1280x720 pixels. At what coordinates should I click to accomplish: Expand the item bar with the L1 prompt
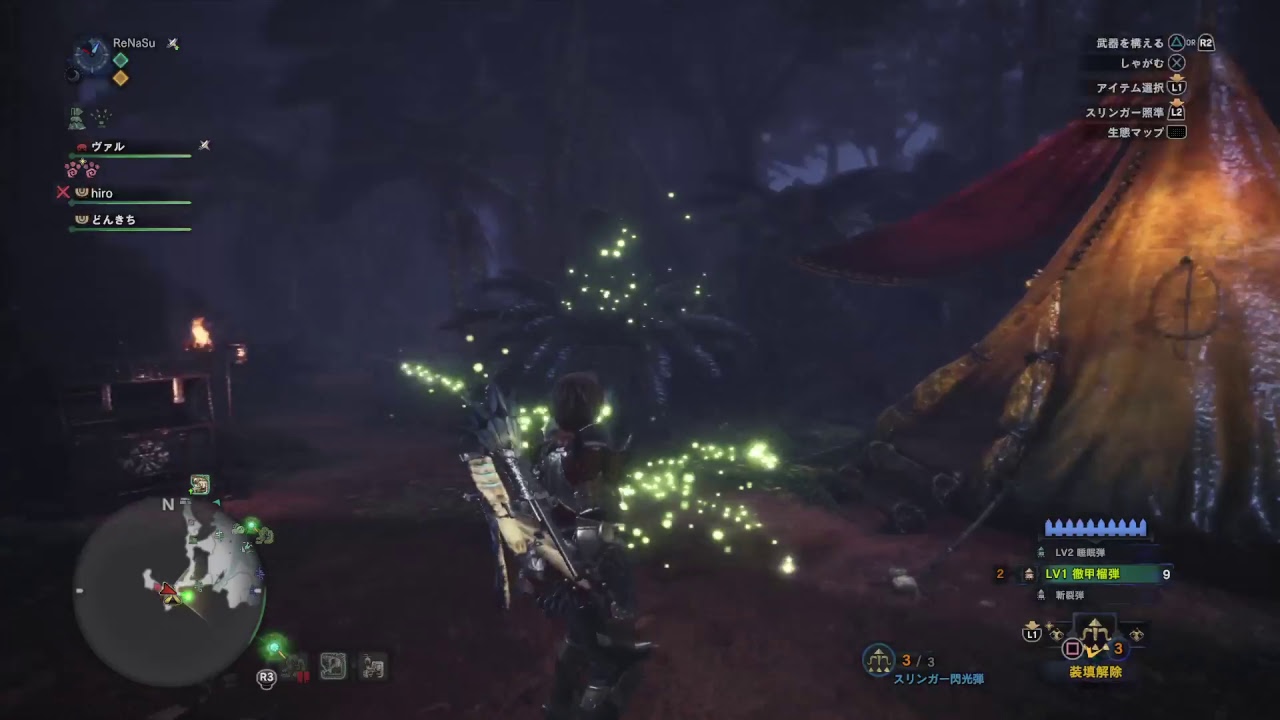(1030, 634)
